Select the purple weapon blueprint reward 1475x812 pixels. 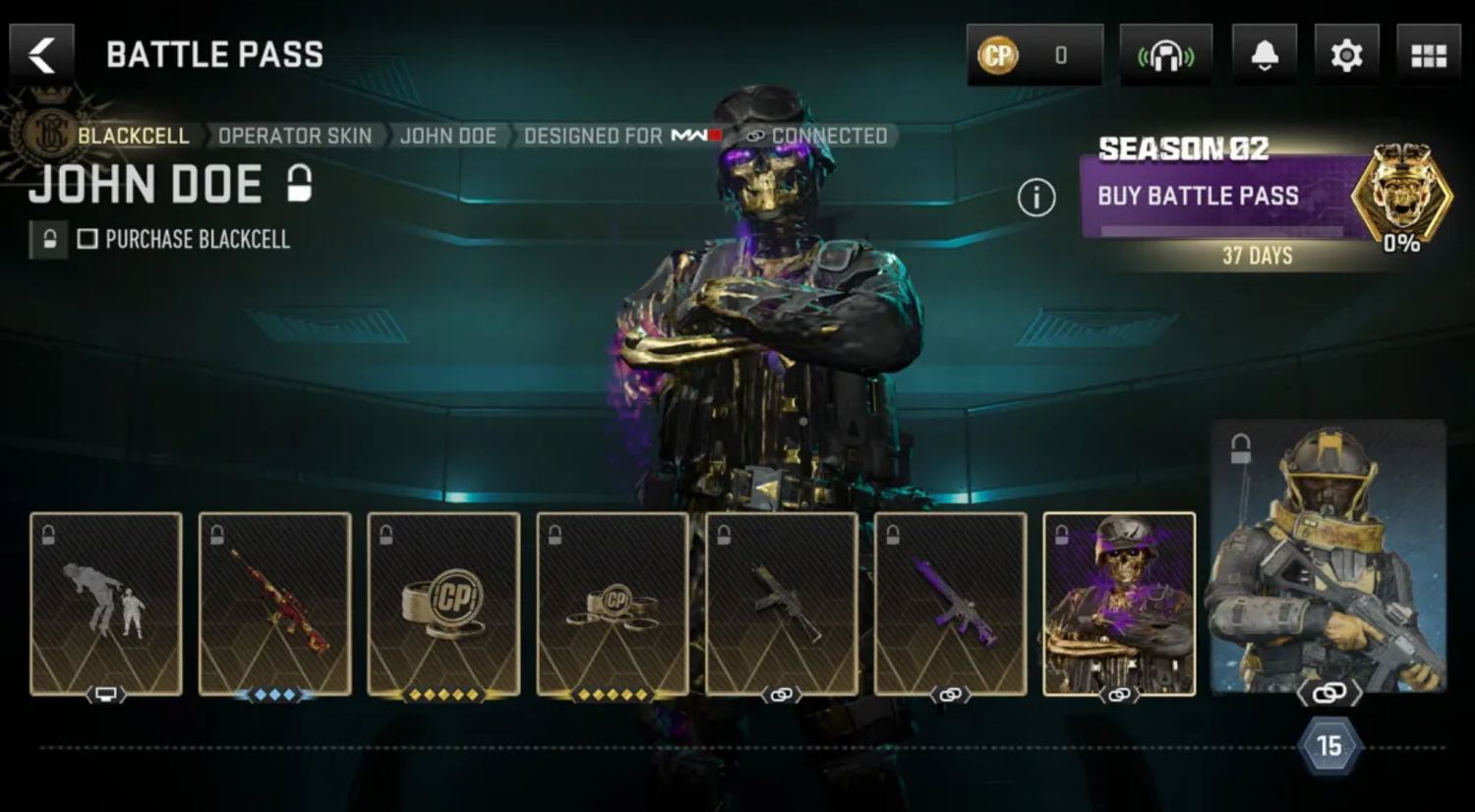pos(950,603)
